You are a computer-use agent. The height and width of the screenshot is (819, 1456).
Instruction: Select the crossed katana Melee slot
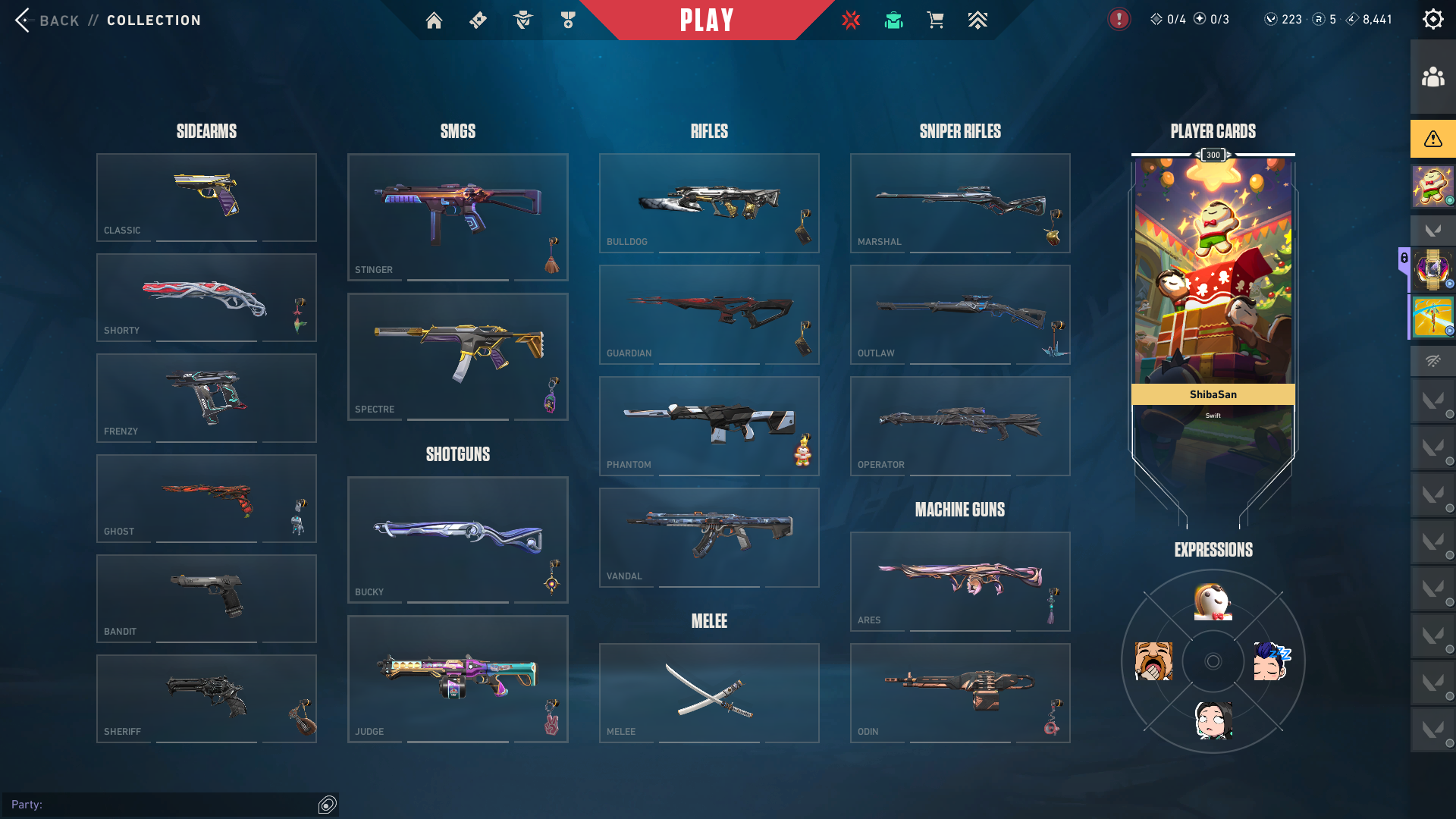[709, 692]
